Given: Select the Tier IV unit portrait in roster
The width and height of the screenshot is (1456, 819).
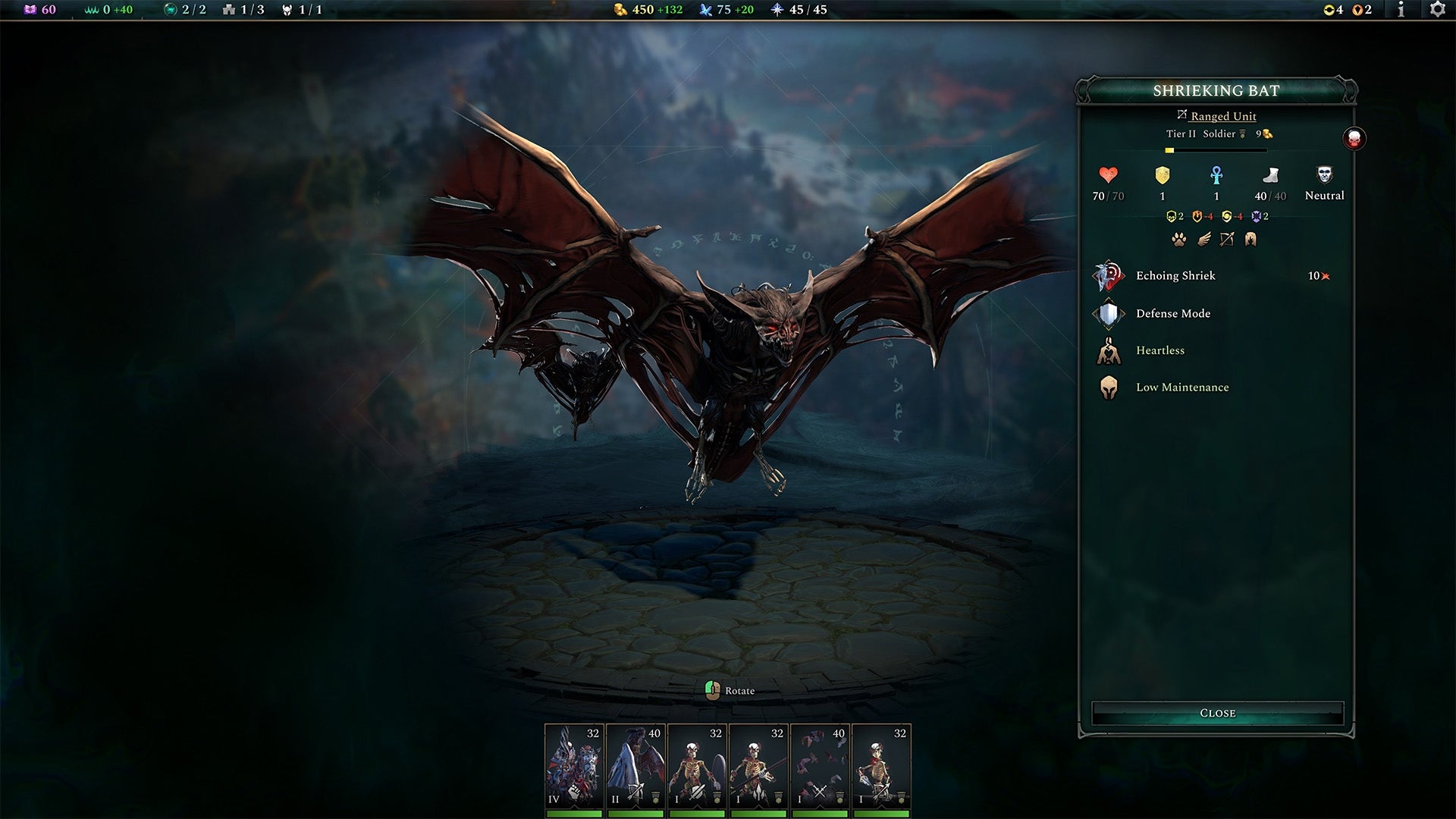Looking at the screenshot, I should (x=573, y=766).
